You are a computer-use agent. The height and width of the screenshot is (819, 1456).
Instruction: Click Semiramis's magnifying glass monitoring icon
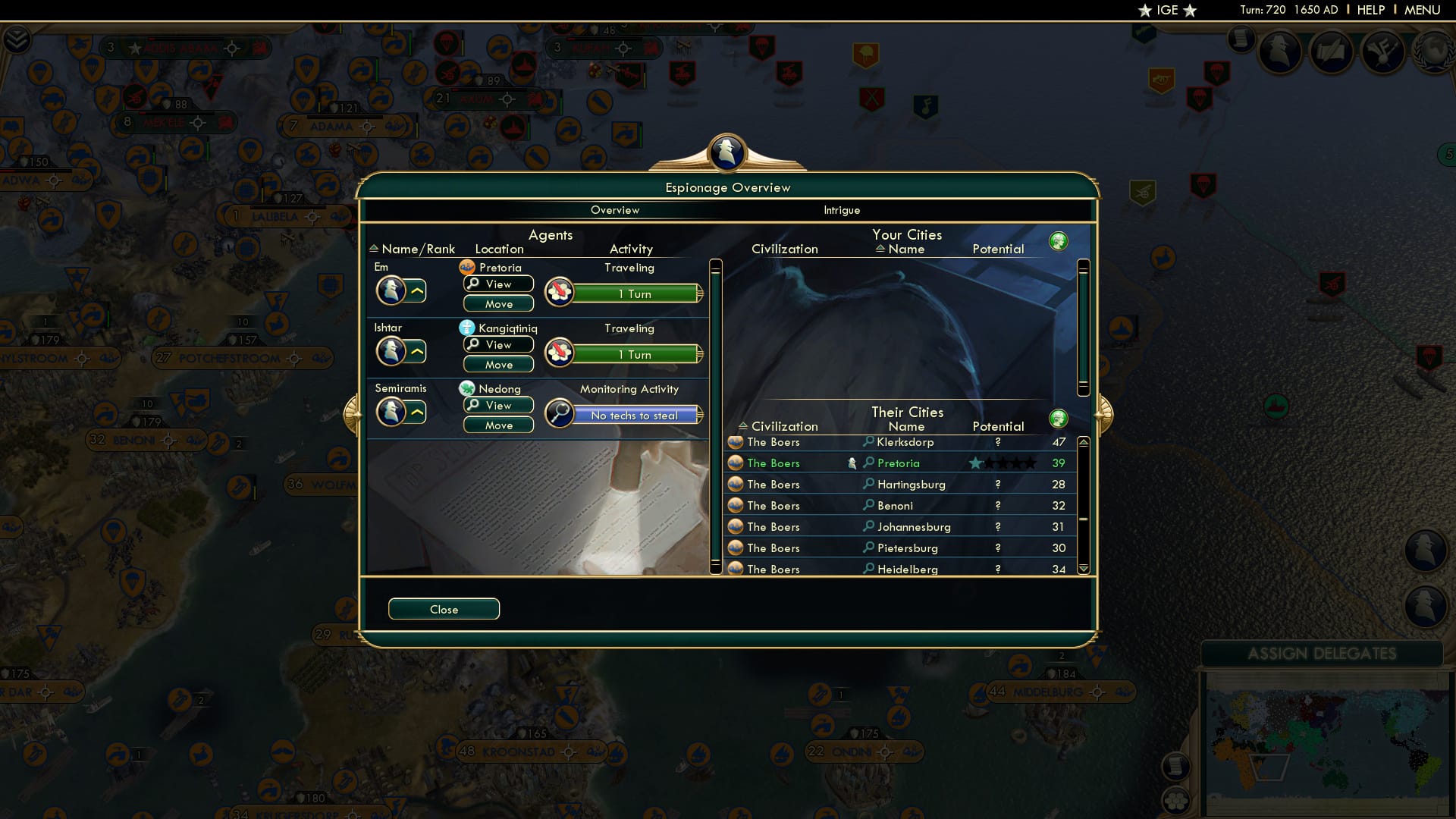click(x=559, y=413)
